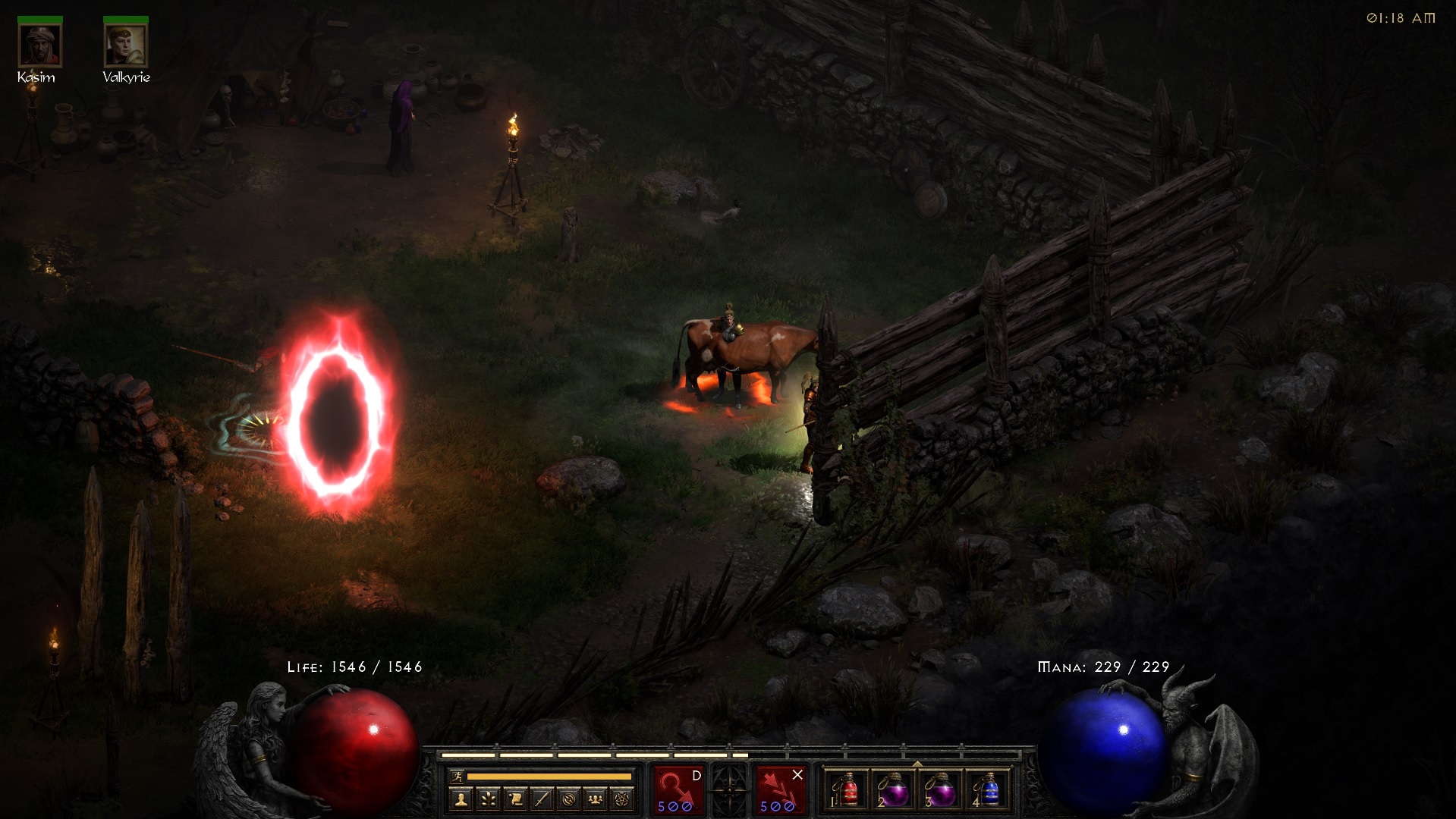The width and height of the screenshot is (1456, 819).
Task: Expand the potion belt with the arrow
Action: [x=917, y=764]
